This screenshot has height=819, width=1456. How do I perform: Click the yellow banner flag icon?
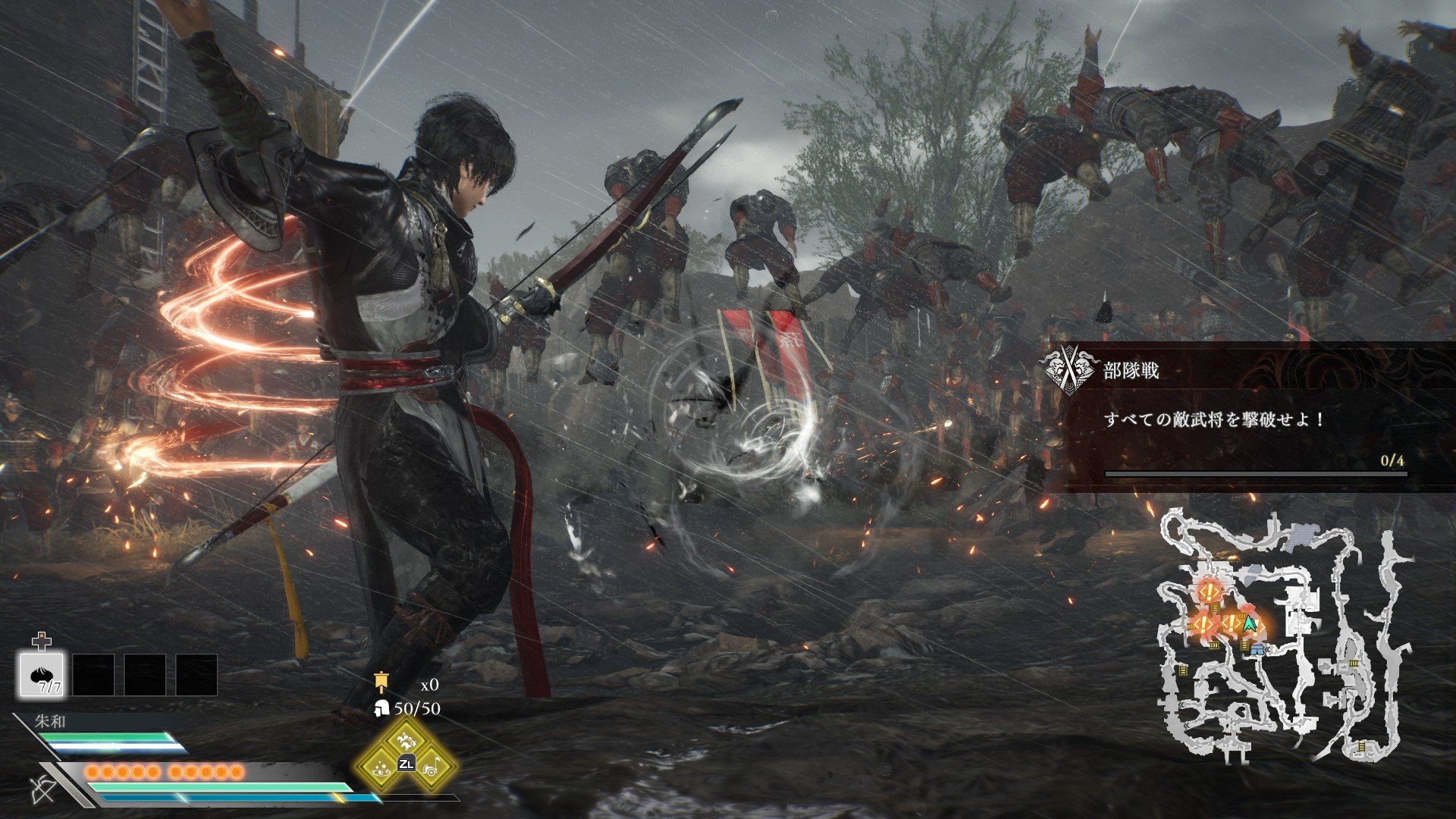381,682
